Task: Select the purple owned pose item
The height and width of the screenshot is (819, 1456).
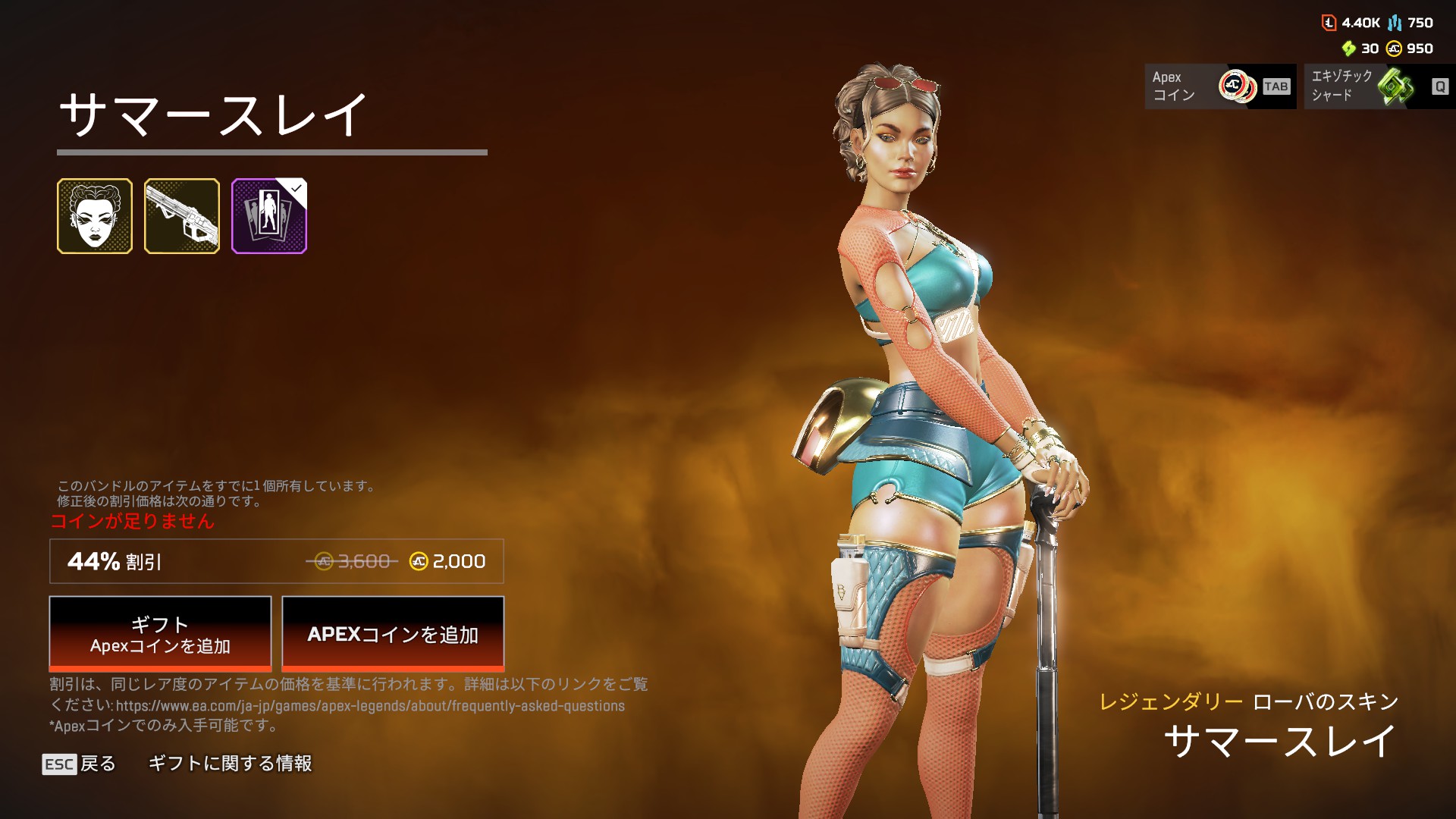Action: [269, 216]
